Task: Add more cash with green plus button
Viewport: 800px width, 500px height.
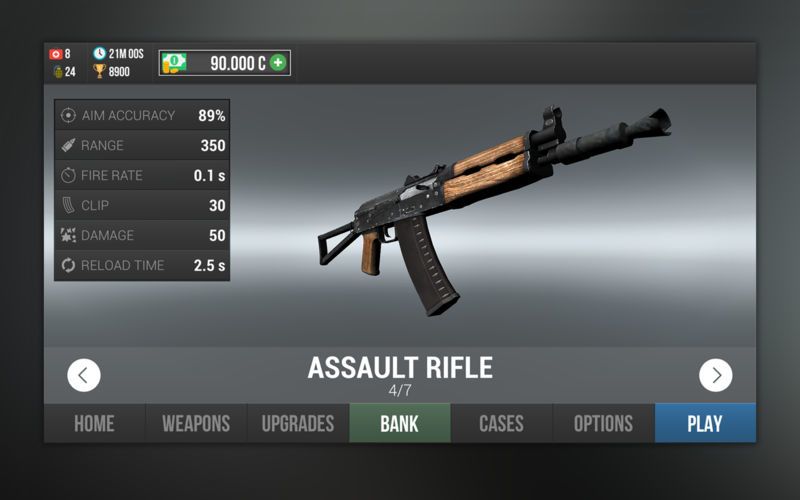Action: point(278,63)
